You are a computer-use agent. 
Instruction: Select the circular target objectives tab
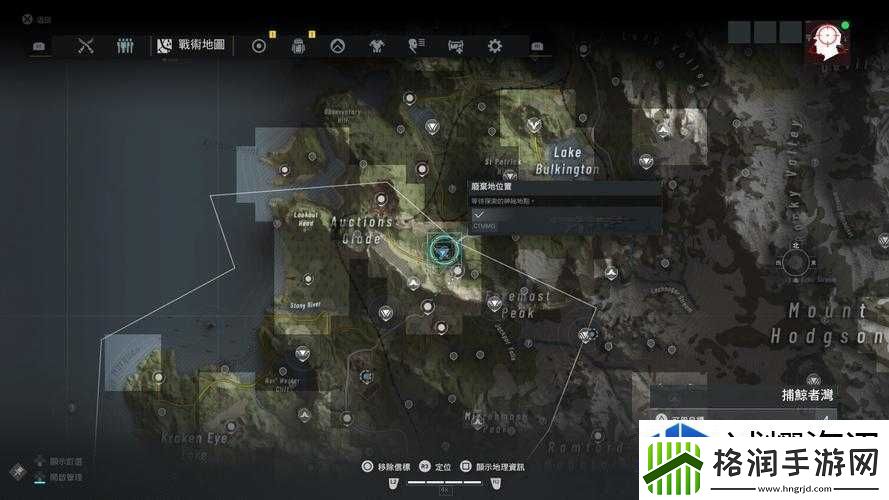coord(259,45)
